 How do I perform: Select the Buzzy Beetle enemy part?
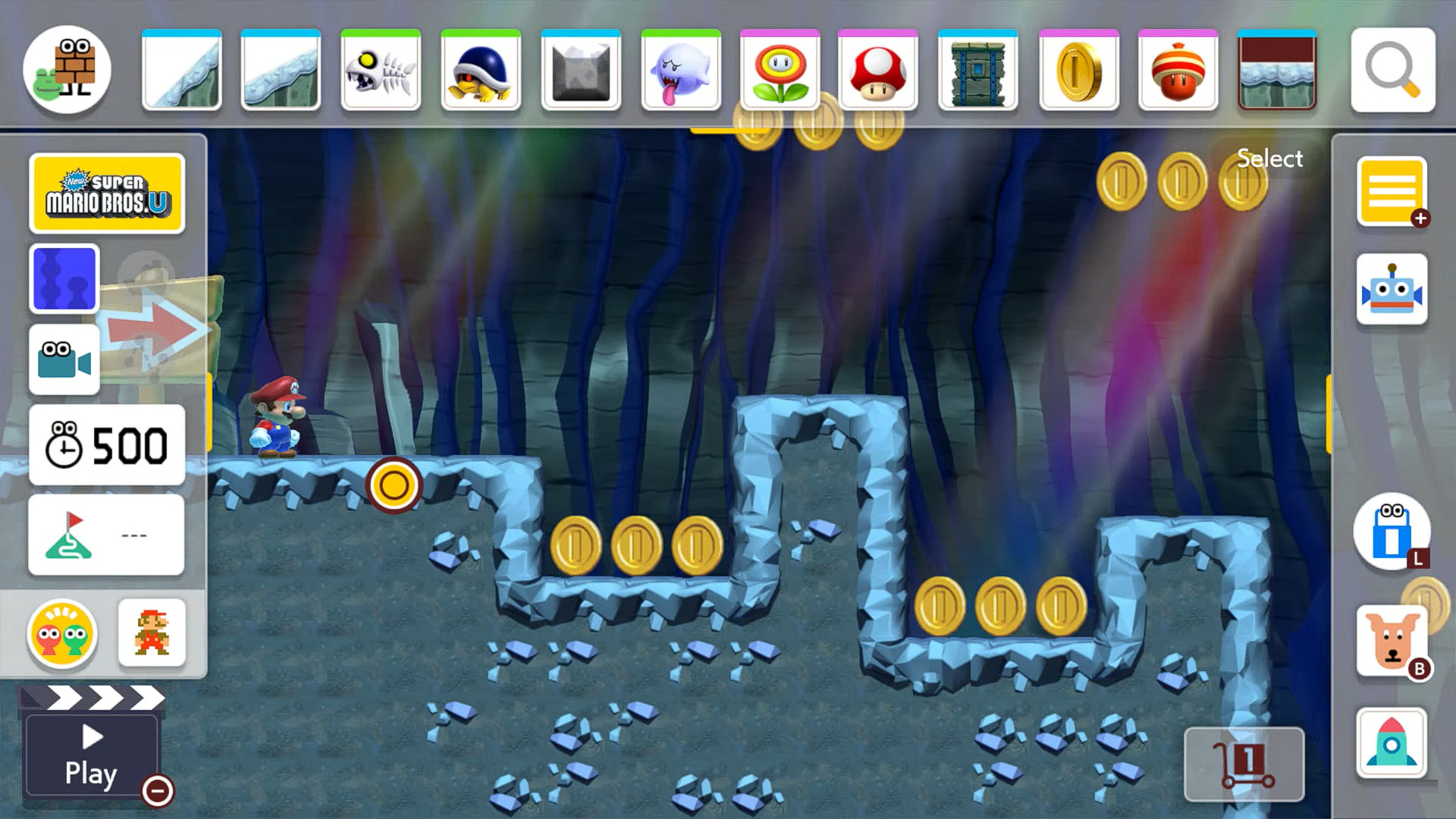480,70
